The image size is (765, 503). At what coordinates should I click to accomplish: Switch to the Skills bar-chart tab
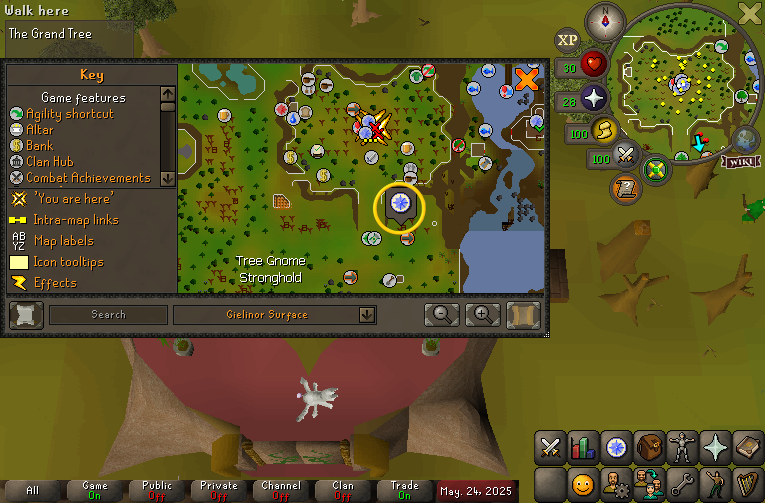(582, 447)
